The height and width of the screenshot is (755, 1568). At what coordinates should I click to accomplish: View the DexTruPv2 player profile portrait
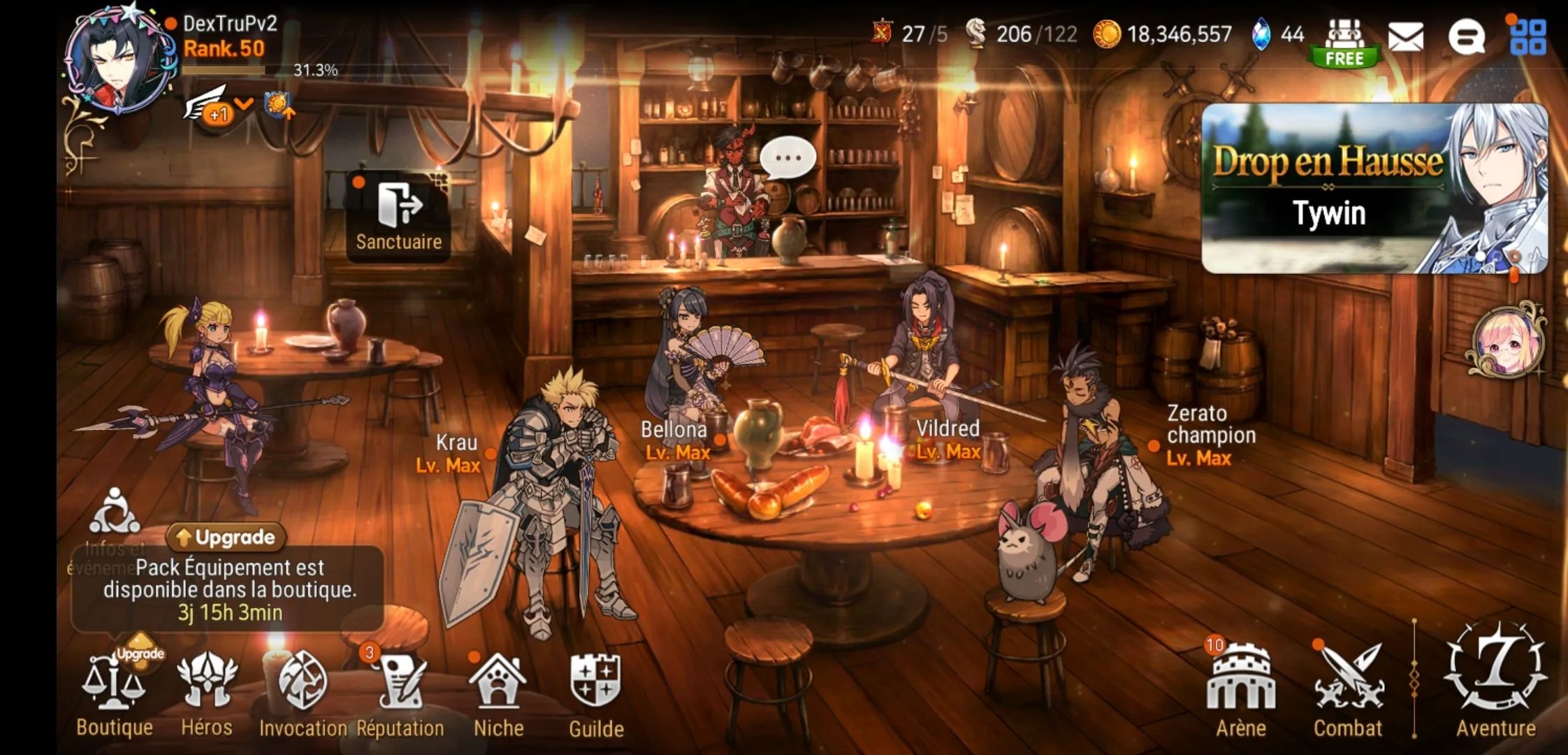119,62
